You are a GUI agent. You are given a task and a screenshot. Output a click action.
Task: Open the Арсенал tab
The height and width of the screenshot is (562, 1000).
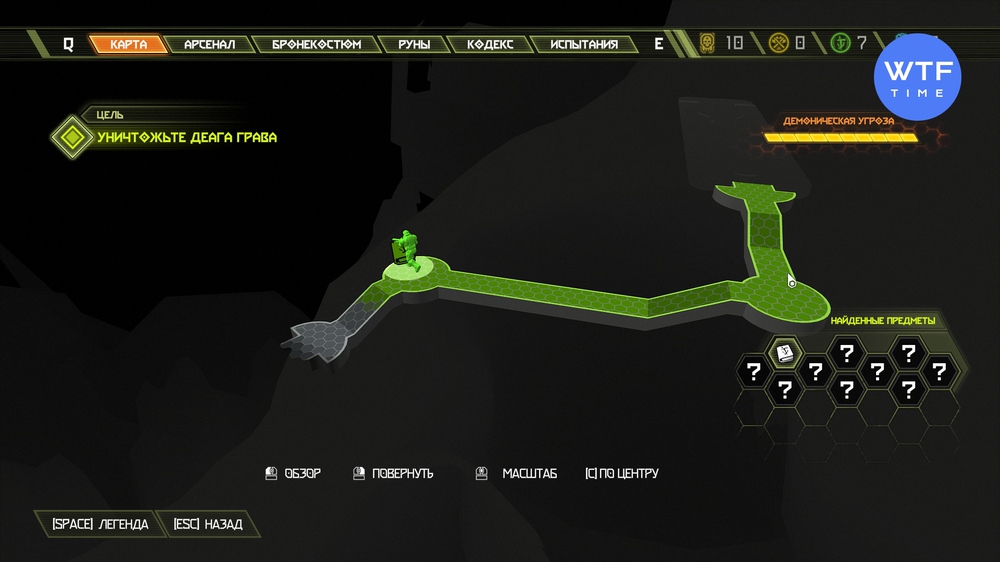209,44
